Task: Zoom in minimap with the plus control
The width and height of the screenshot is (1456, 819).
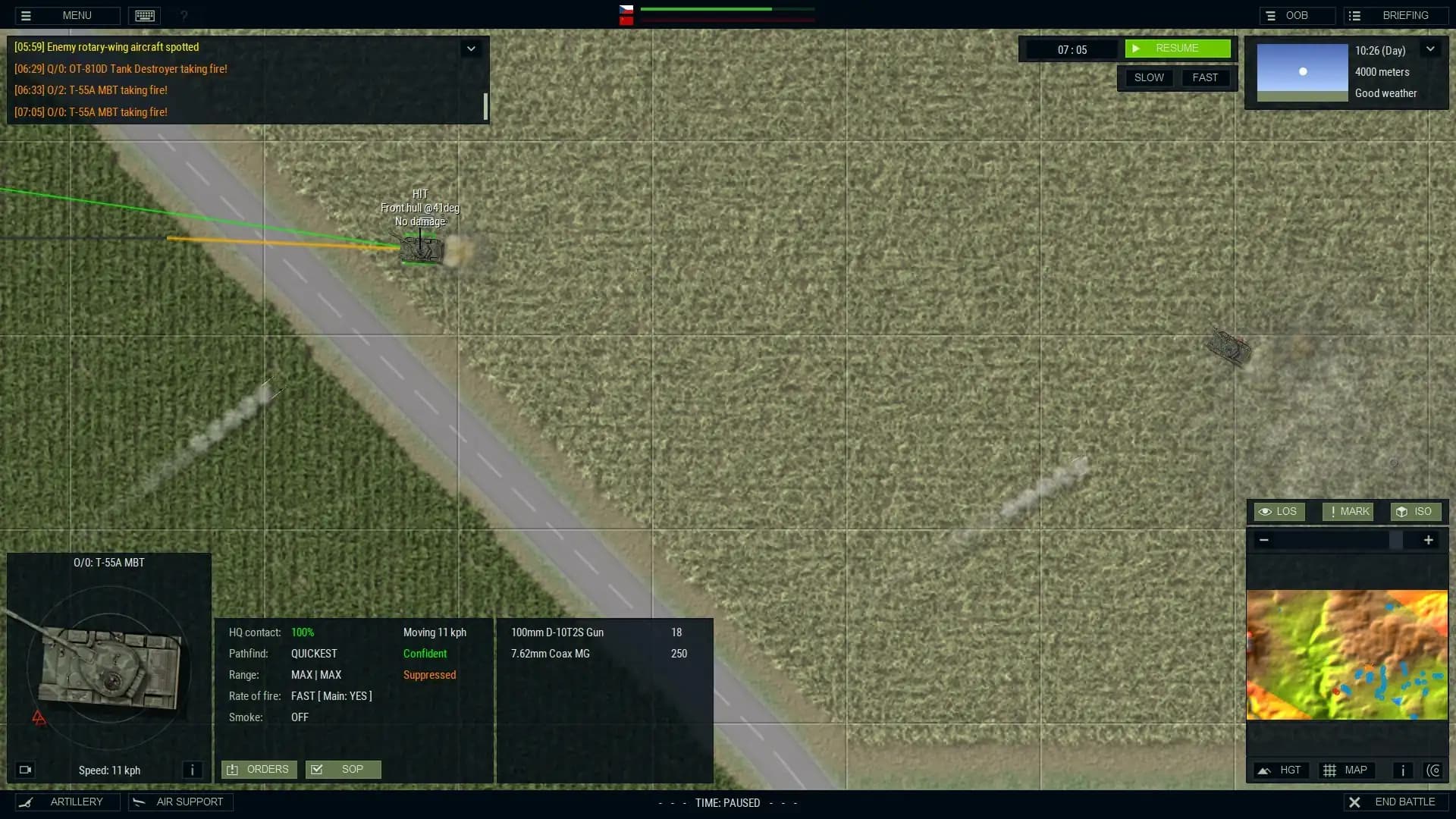Action: pyautogui.click(x=1428, y=540)
